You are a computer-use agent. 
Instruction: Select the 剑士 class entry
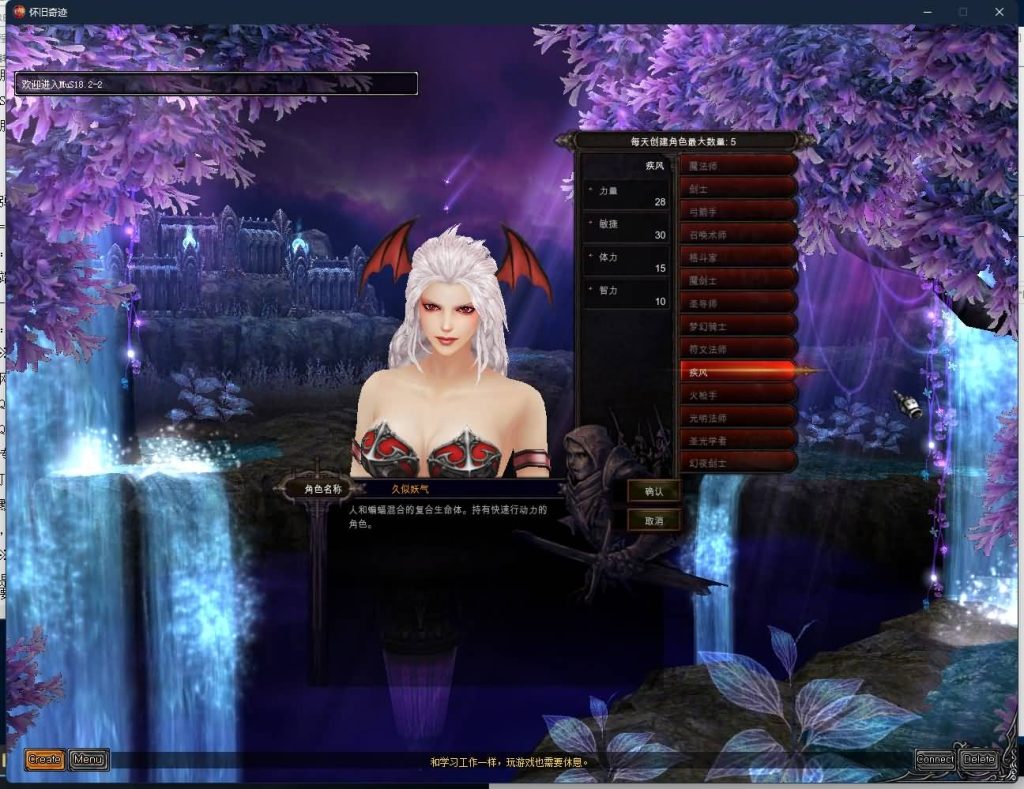pos(738,188)
